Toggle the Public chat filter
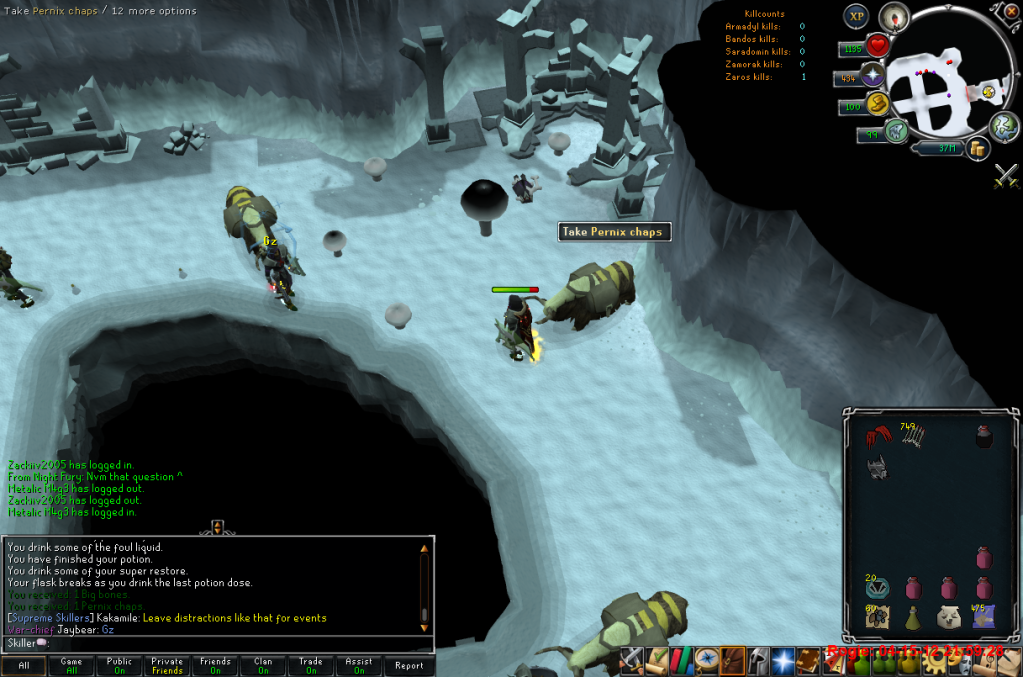Image resolution: width=1023 pixels, height=677 pixels. pyautogui.click(x=119, y=665)
